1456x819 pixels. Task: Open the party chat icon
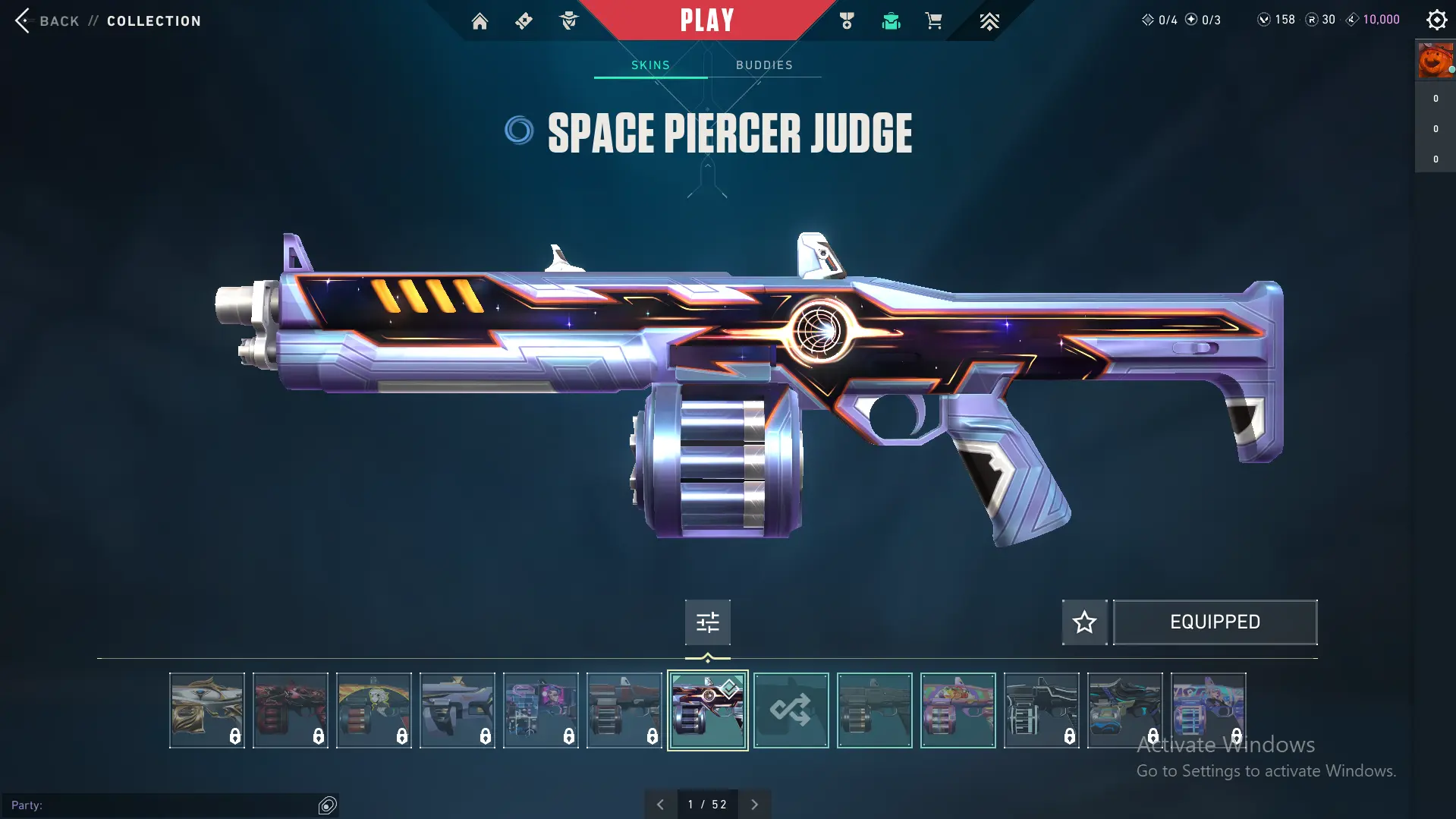(327, 805)
